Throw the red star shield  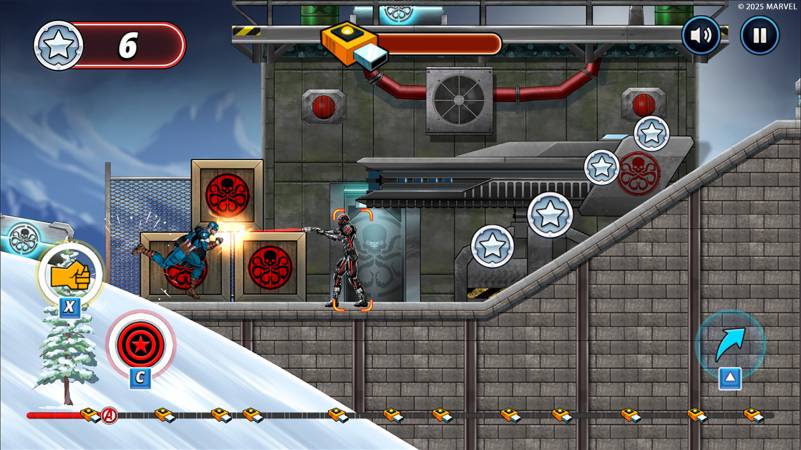pyautogui.click(x=140, y=343)
